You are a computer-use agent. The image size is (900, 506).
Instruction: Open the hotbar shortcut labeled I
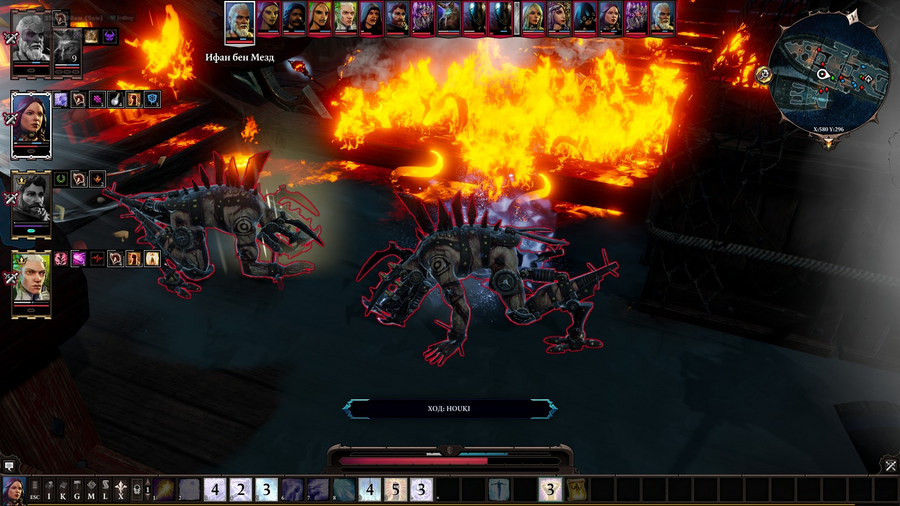[49, 490]
